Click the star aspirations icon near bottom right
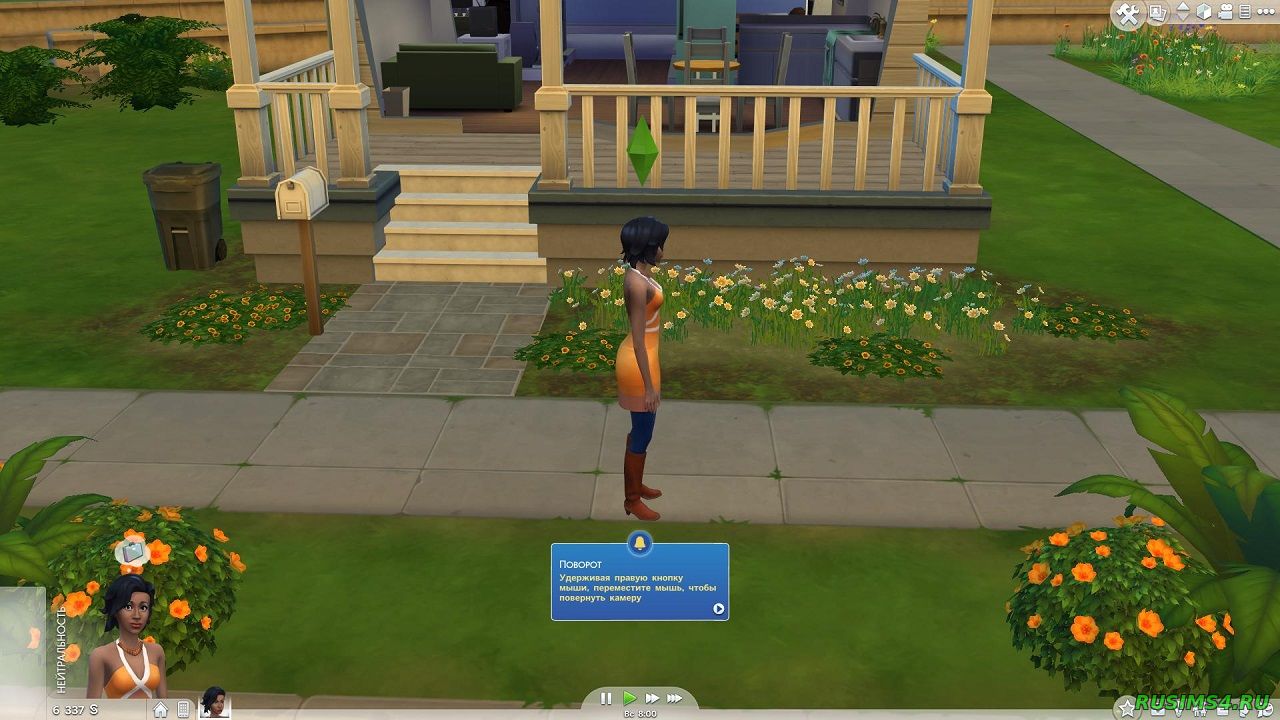The width and height of the screenshot is (1280, 720). [x=1127, y=706]
